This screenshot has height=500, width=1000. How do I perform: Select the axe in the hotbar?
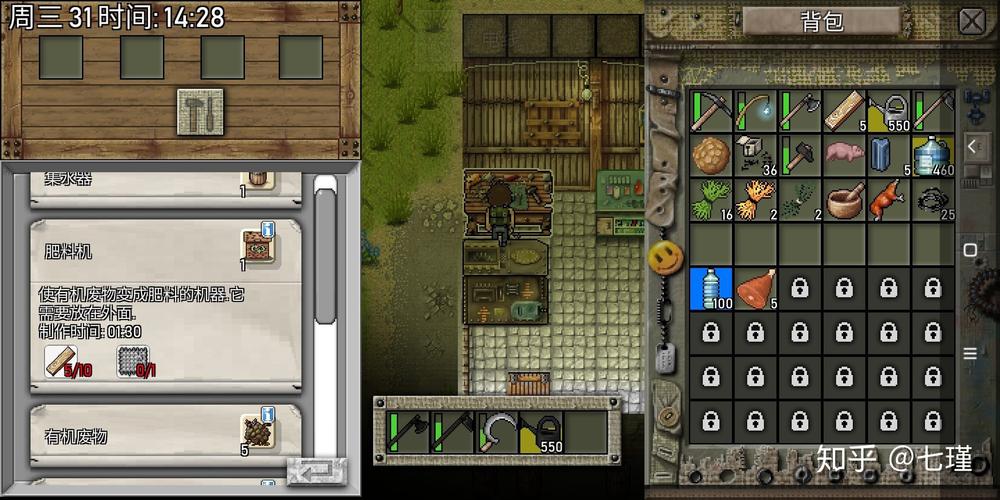pos(408,433)
